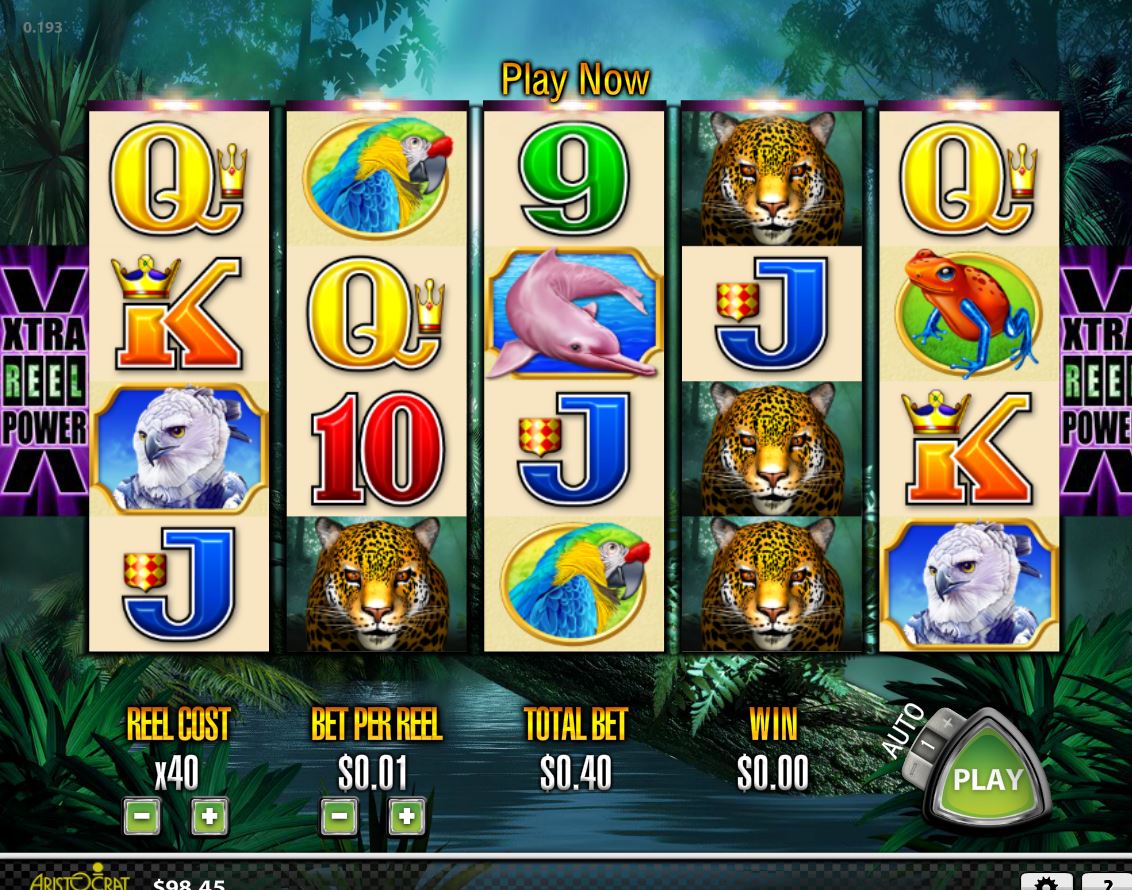
Task: Decrease the Reel Cost multiplier
Action: point(142,817)
